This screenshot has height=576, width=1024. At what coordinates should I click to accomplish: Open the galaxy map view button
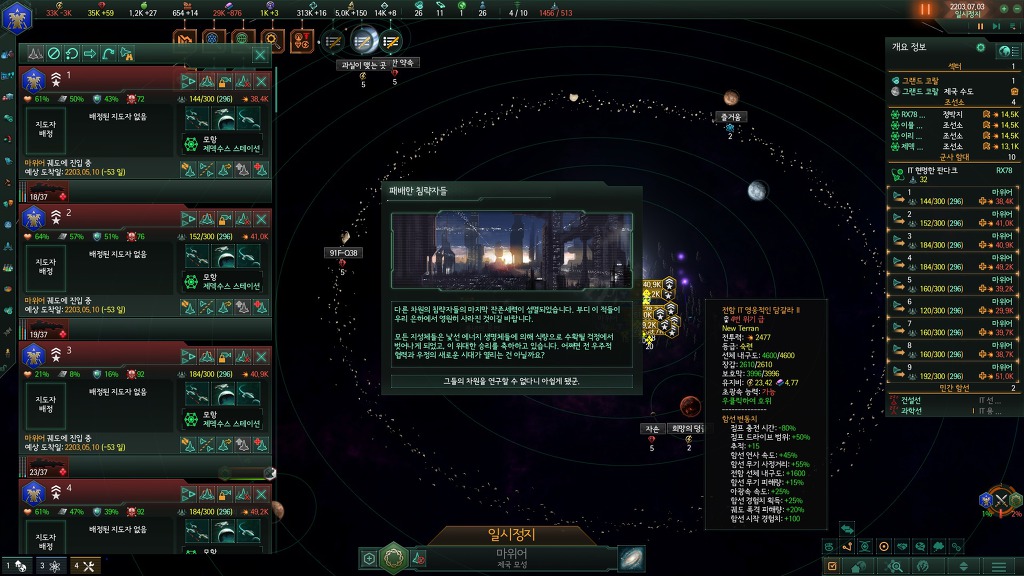point(632,558)
